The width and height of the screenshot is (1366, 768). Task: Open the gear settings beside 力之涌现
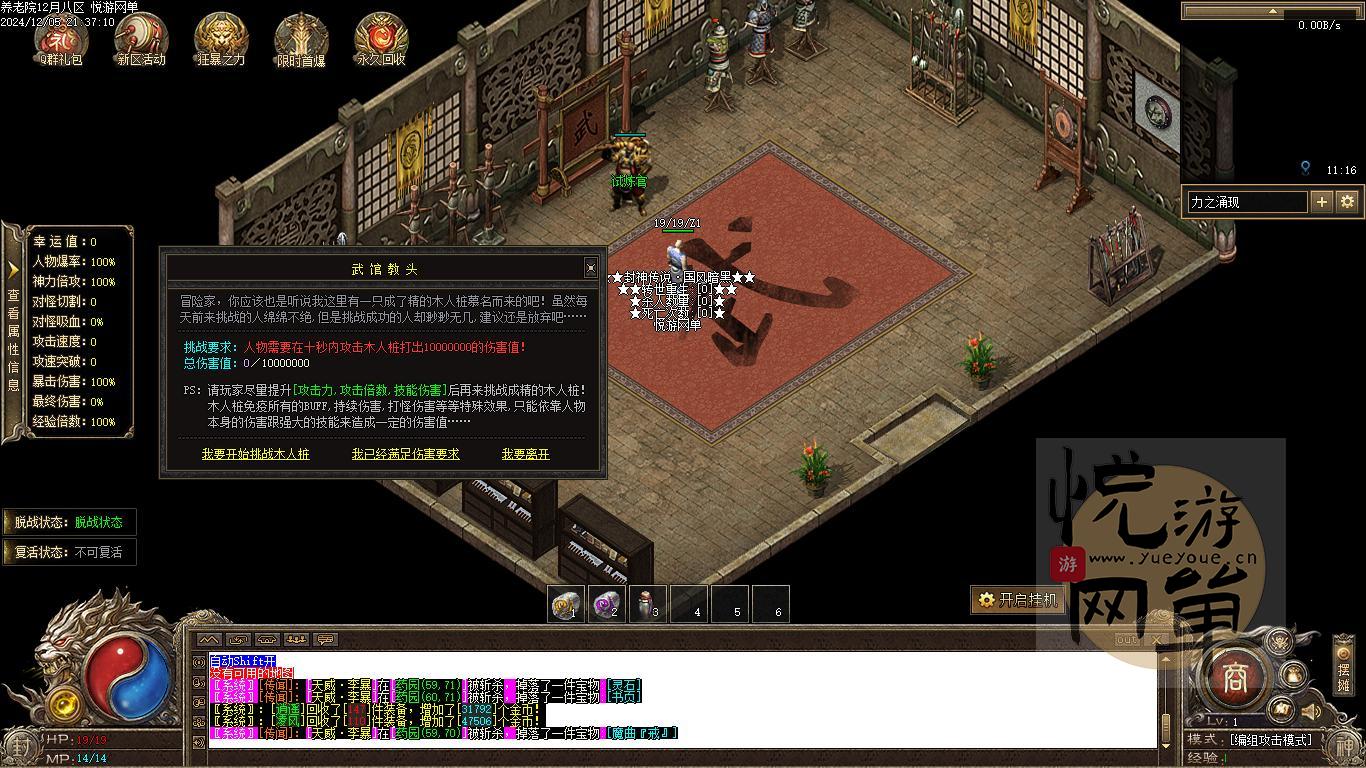pos(1347,202)
